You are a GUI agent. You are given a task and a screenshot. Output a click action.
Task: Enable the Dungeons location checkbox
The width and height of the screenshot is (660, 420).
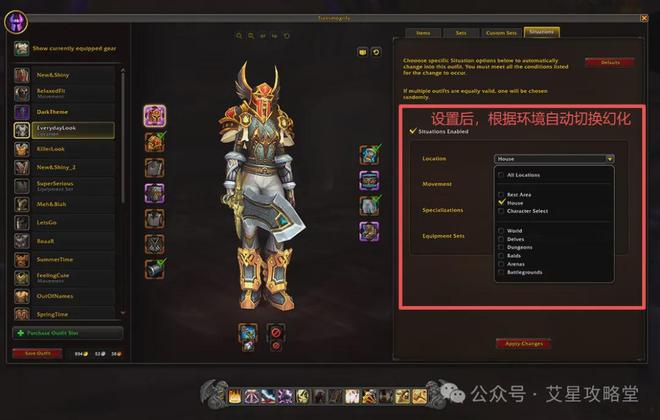(x=501, y=247)
